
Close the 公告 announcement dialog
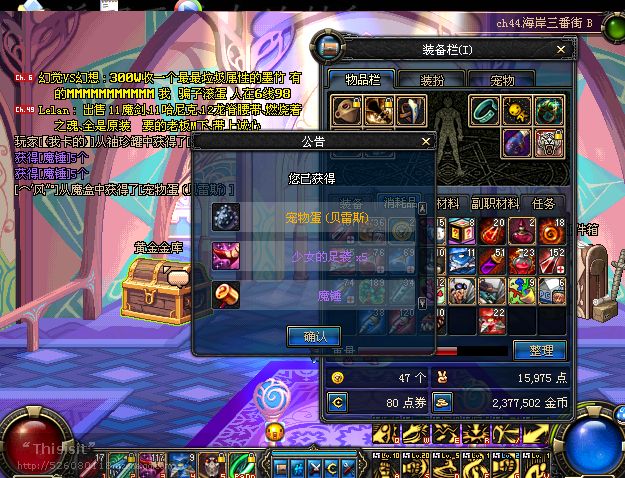[x=426, y=142]
